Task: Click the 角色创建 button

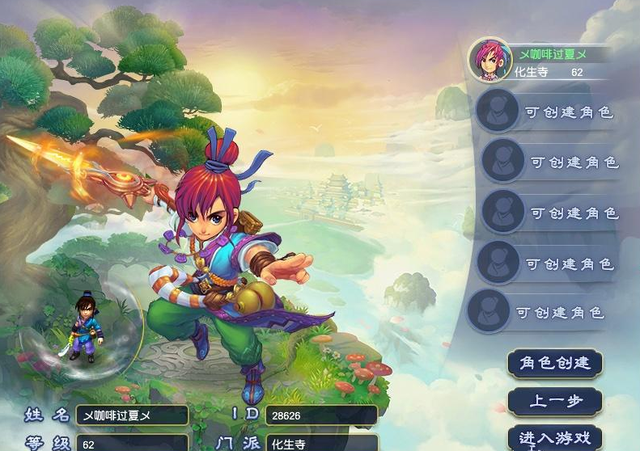Action: click(x=555, y=362)
